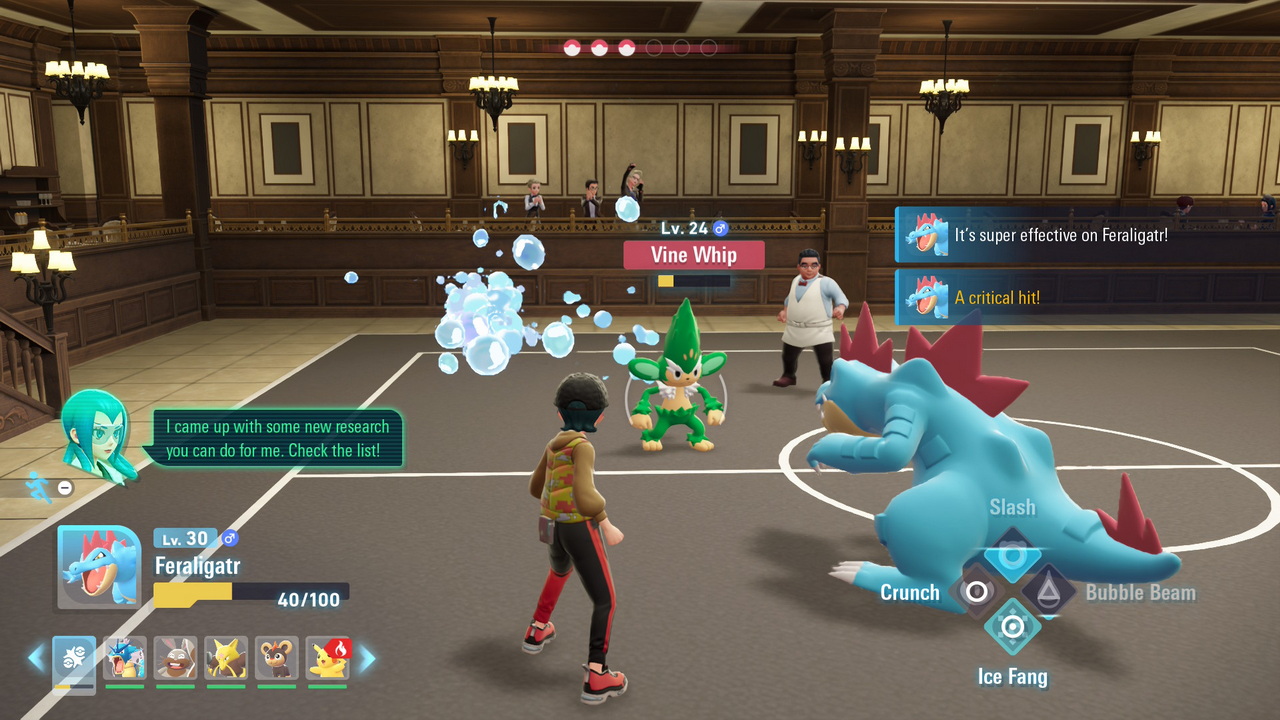Use the Crunch move
Viewport: 1280px width, 720px height.
click(x=976, y=591)
